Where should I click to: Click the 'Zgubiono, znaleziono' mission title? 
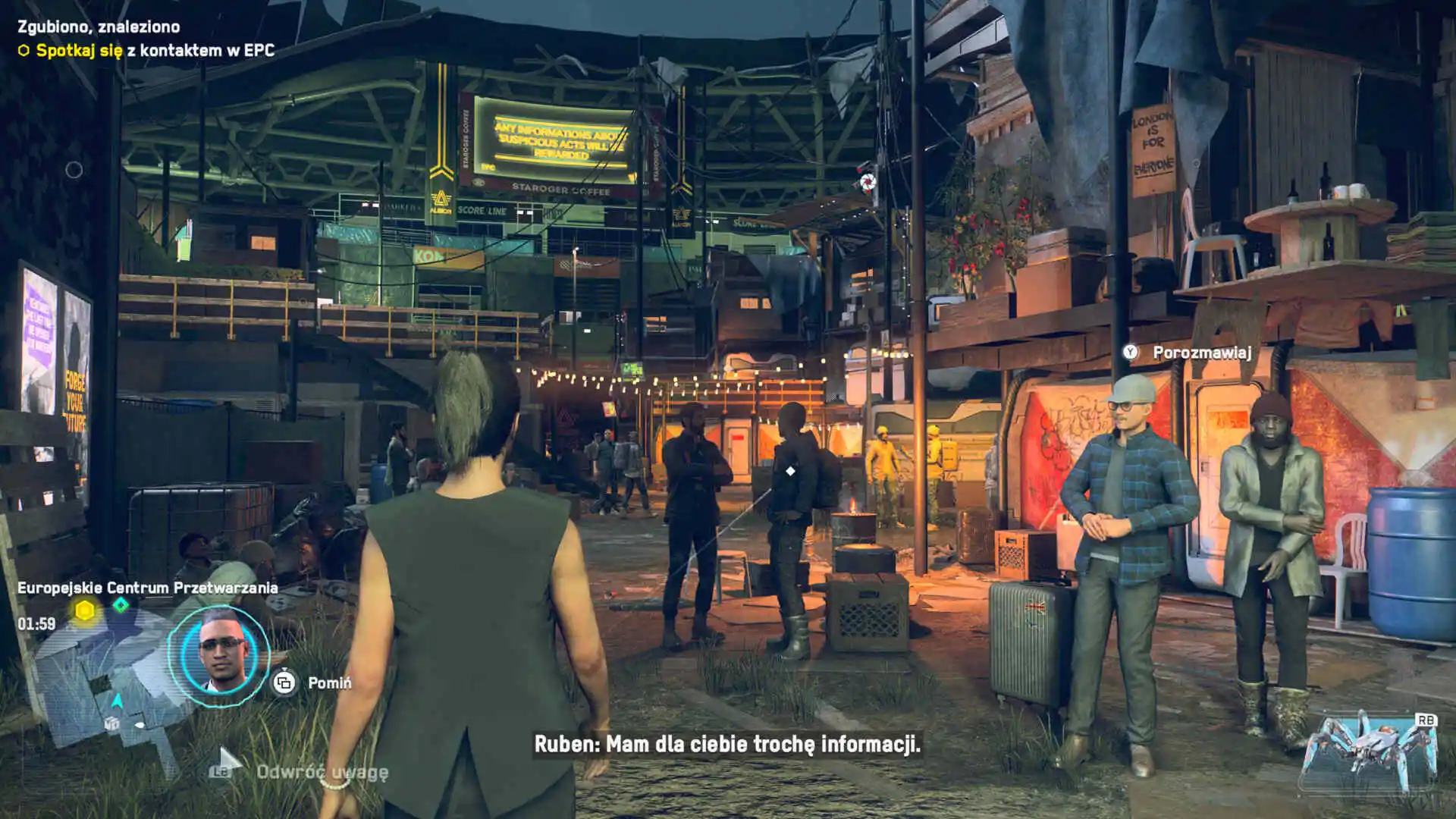pyautogui.click(x=99, y=27)
